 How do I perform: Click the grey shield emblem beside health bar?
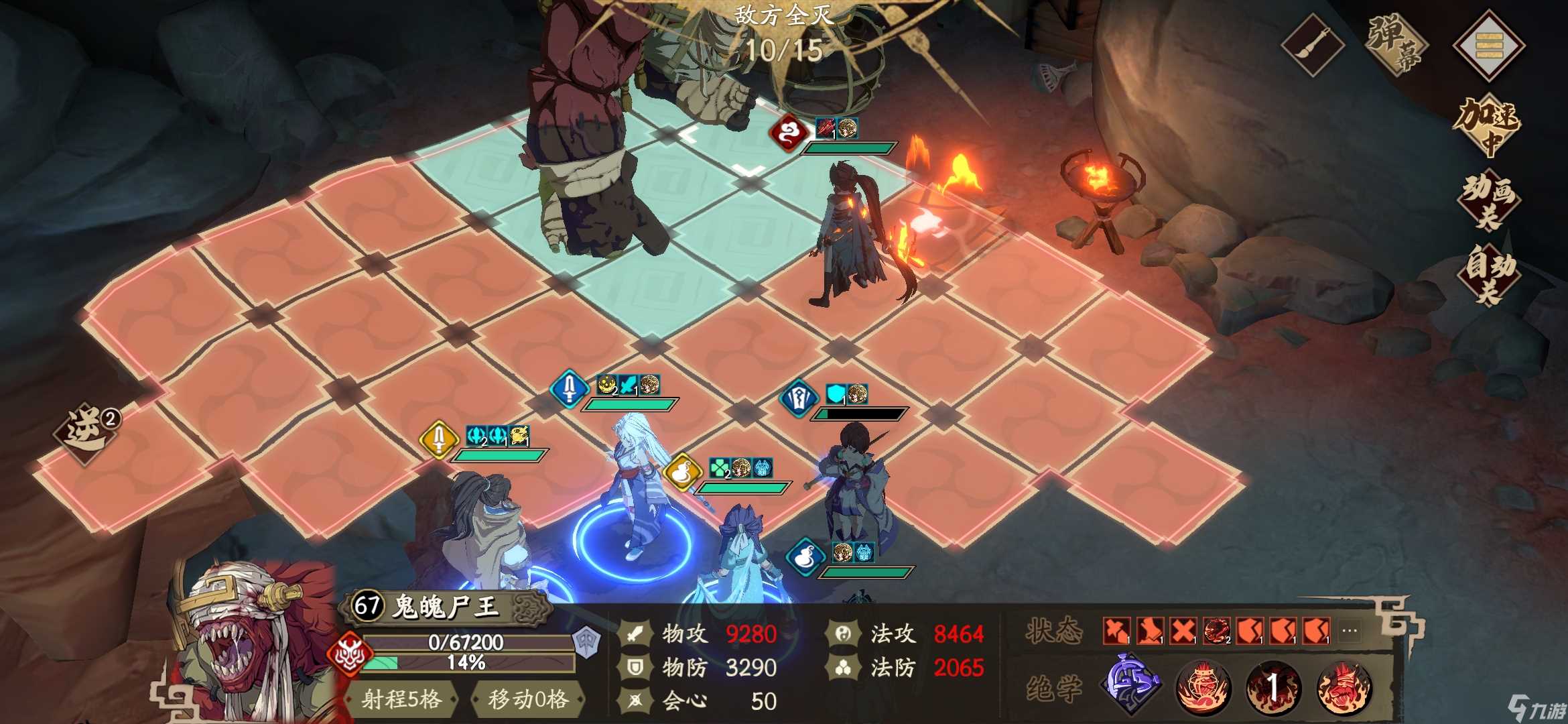587,642
